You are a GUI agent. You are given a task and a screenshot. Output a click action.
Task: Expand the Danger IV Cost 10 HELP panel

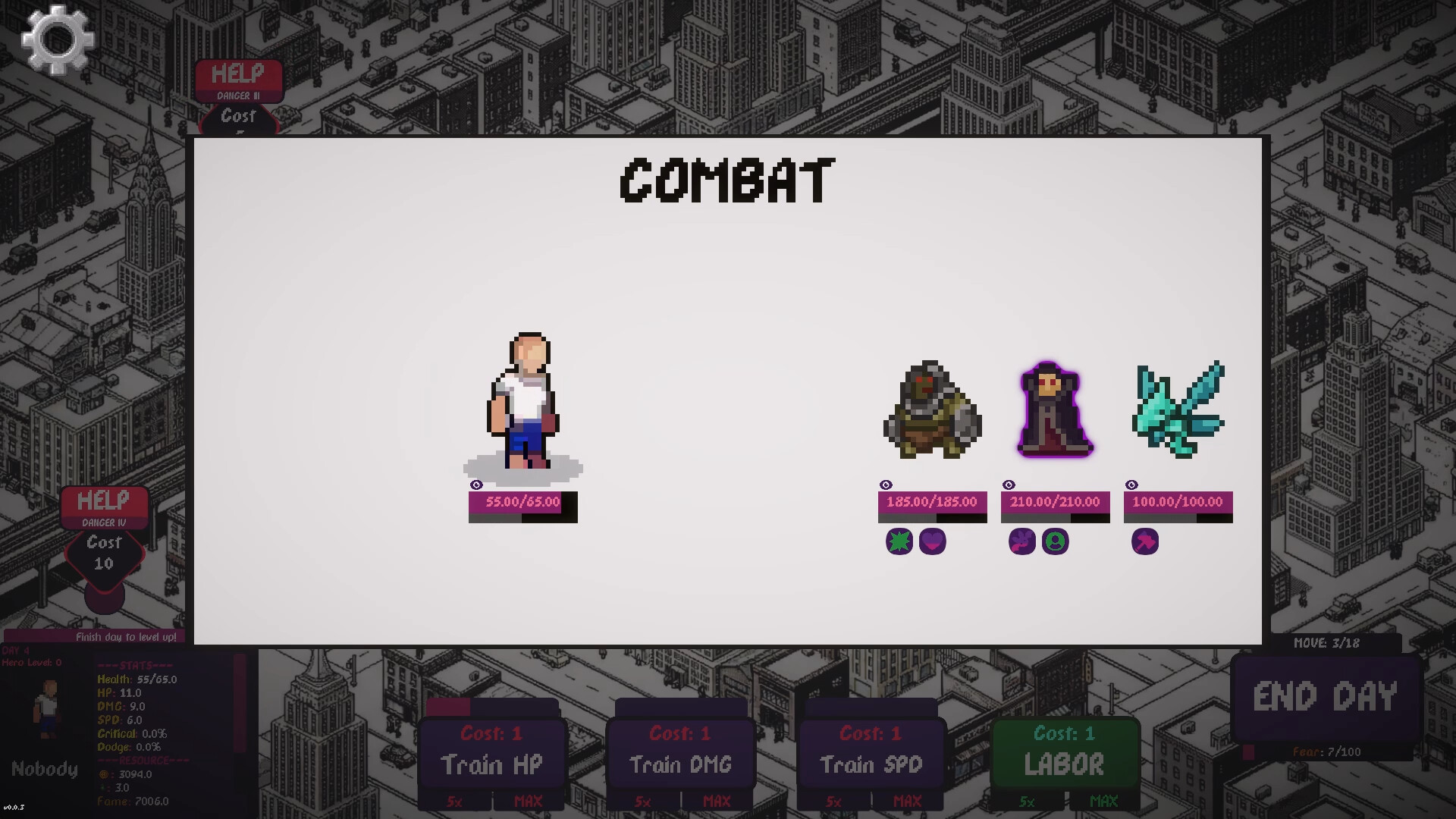tap(104, 500)
